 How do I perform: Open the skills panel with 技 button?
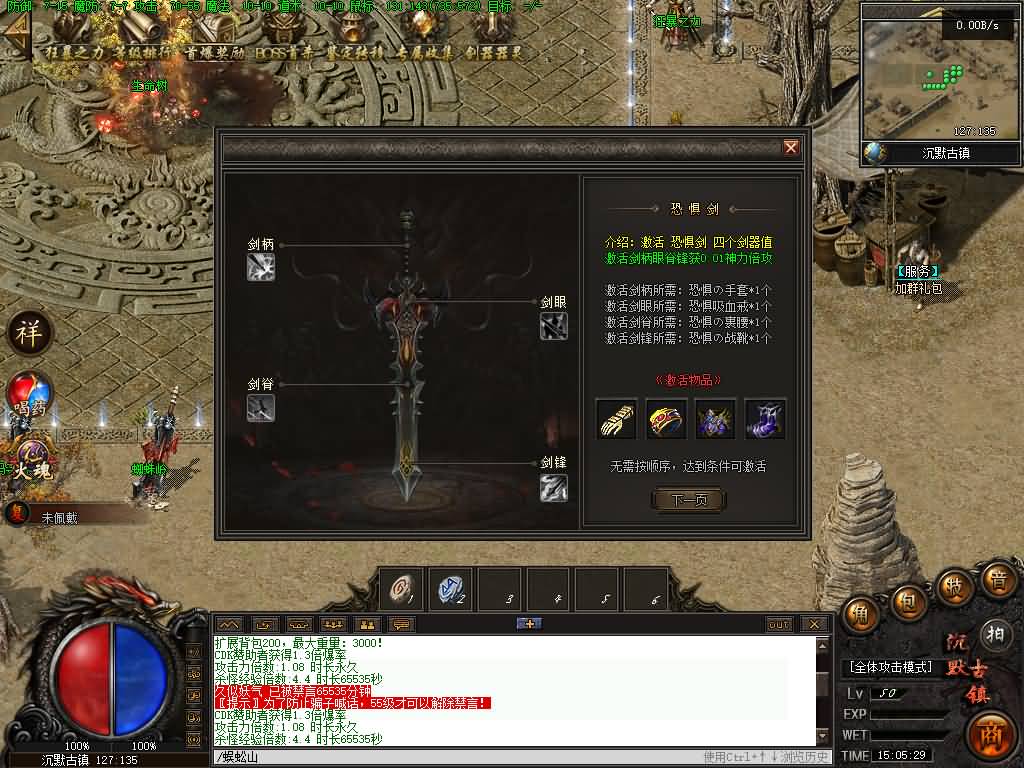(955, 586)
